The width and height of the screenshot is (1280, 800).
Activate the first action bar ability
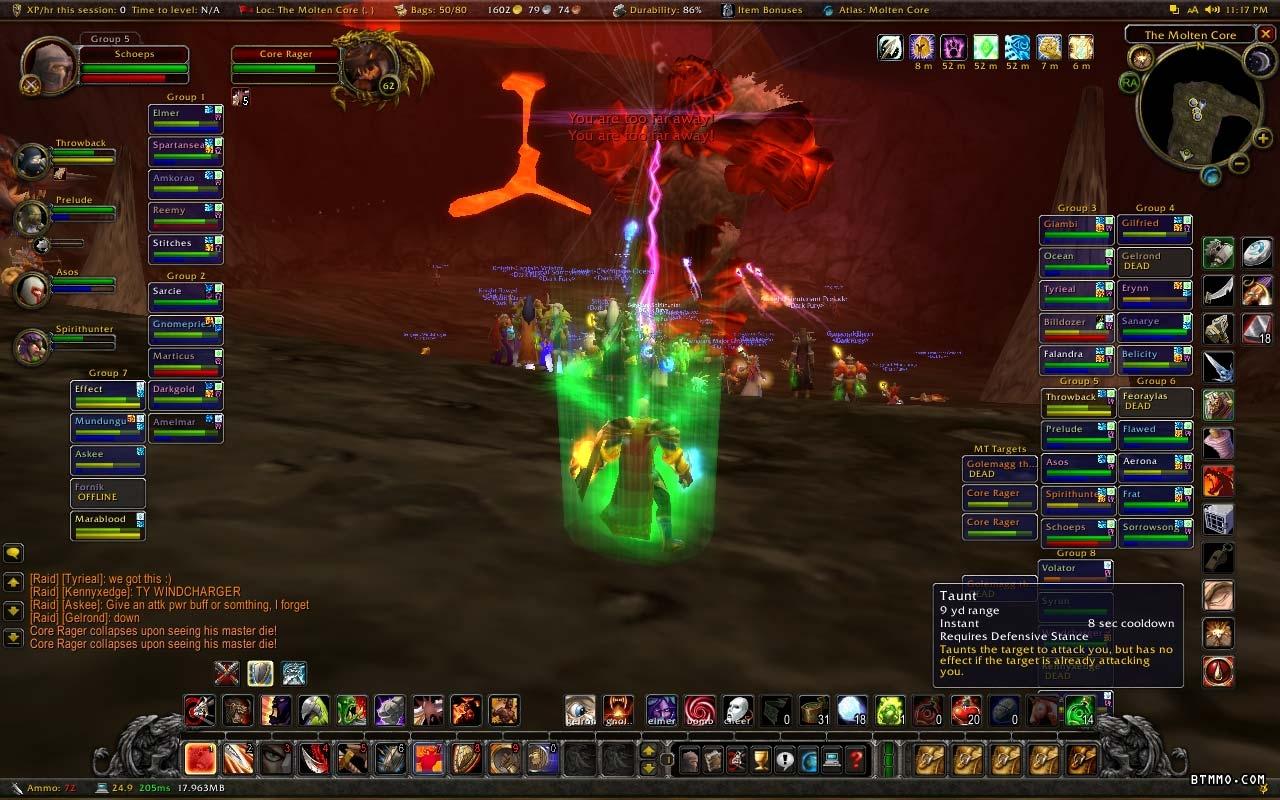coord(201,759)
